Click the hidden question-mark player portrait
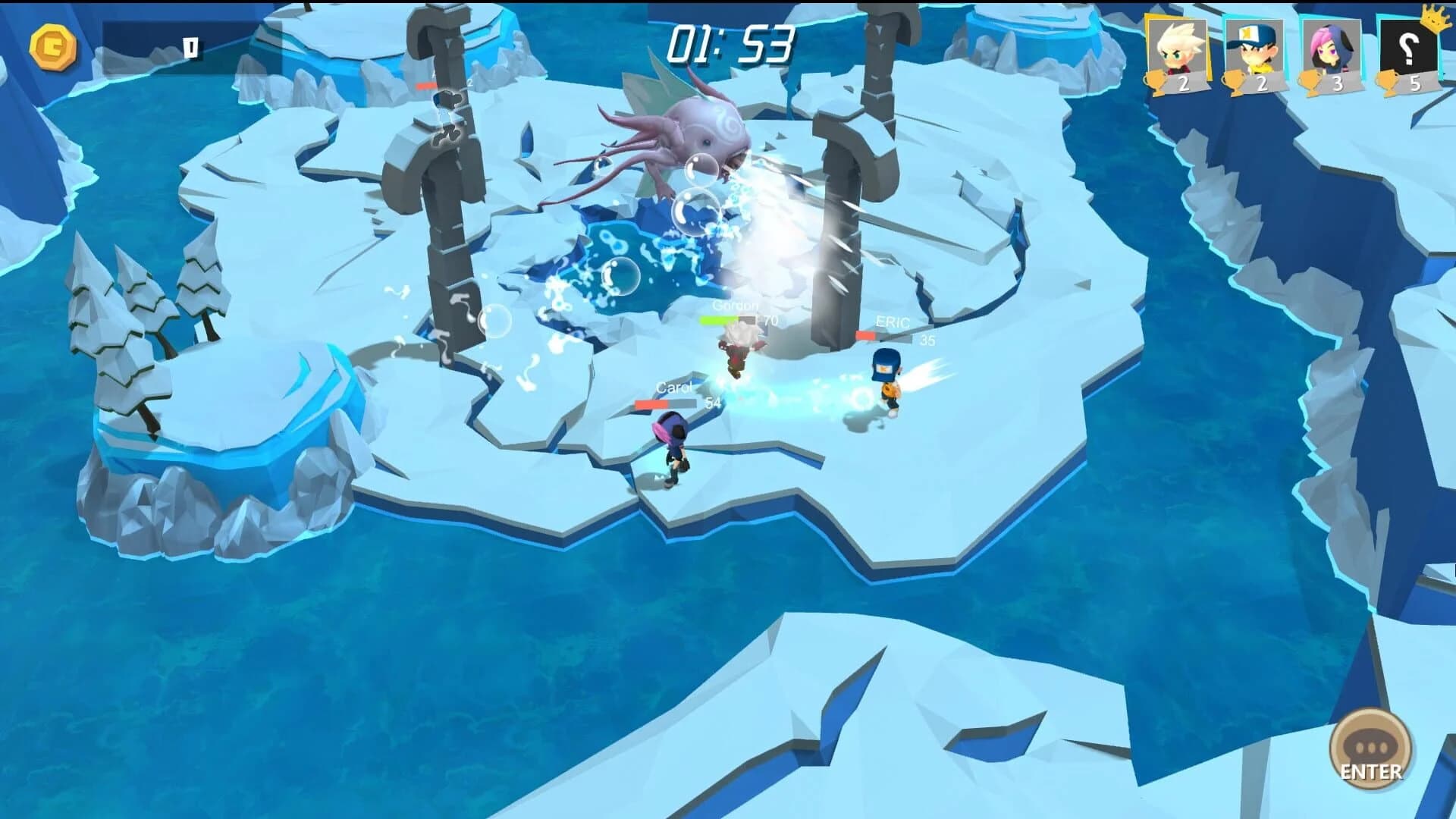Screen dimensions: 1456x819 click(1407, 47)
